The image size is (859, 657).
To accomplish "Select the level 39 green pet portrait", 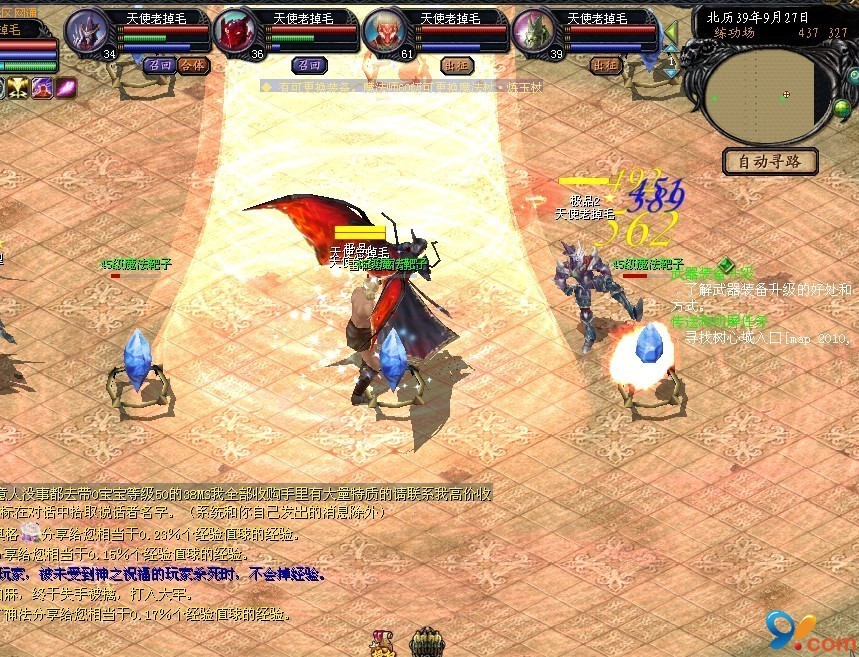I will click(x=534, y=31).
